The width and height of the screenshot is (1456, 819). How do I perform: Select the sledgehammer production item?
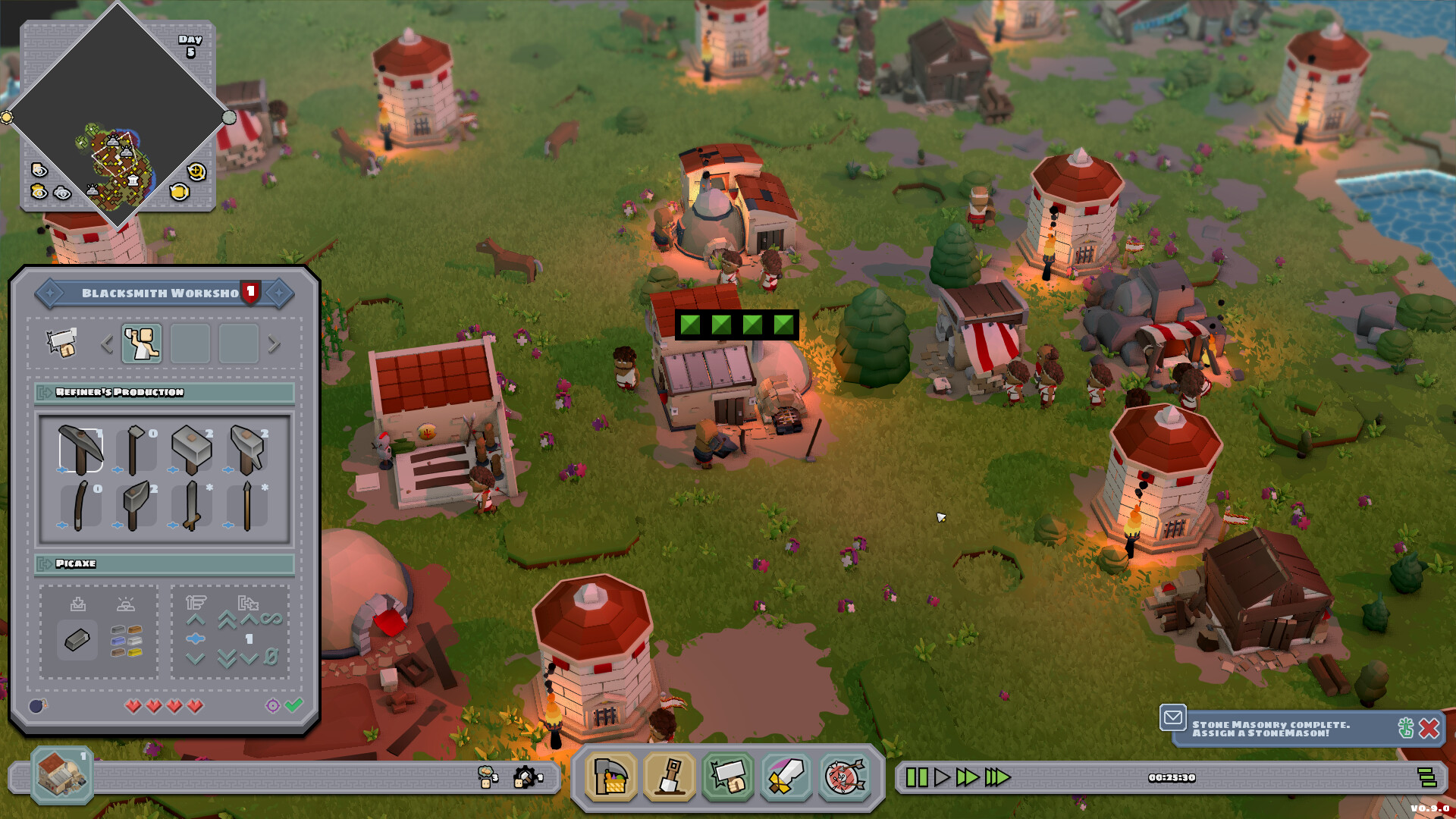point(192,449)
